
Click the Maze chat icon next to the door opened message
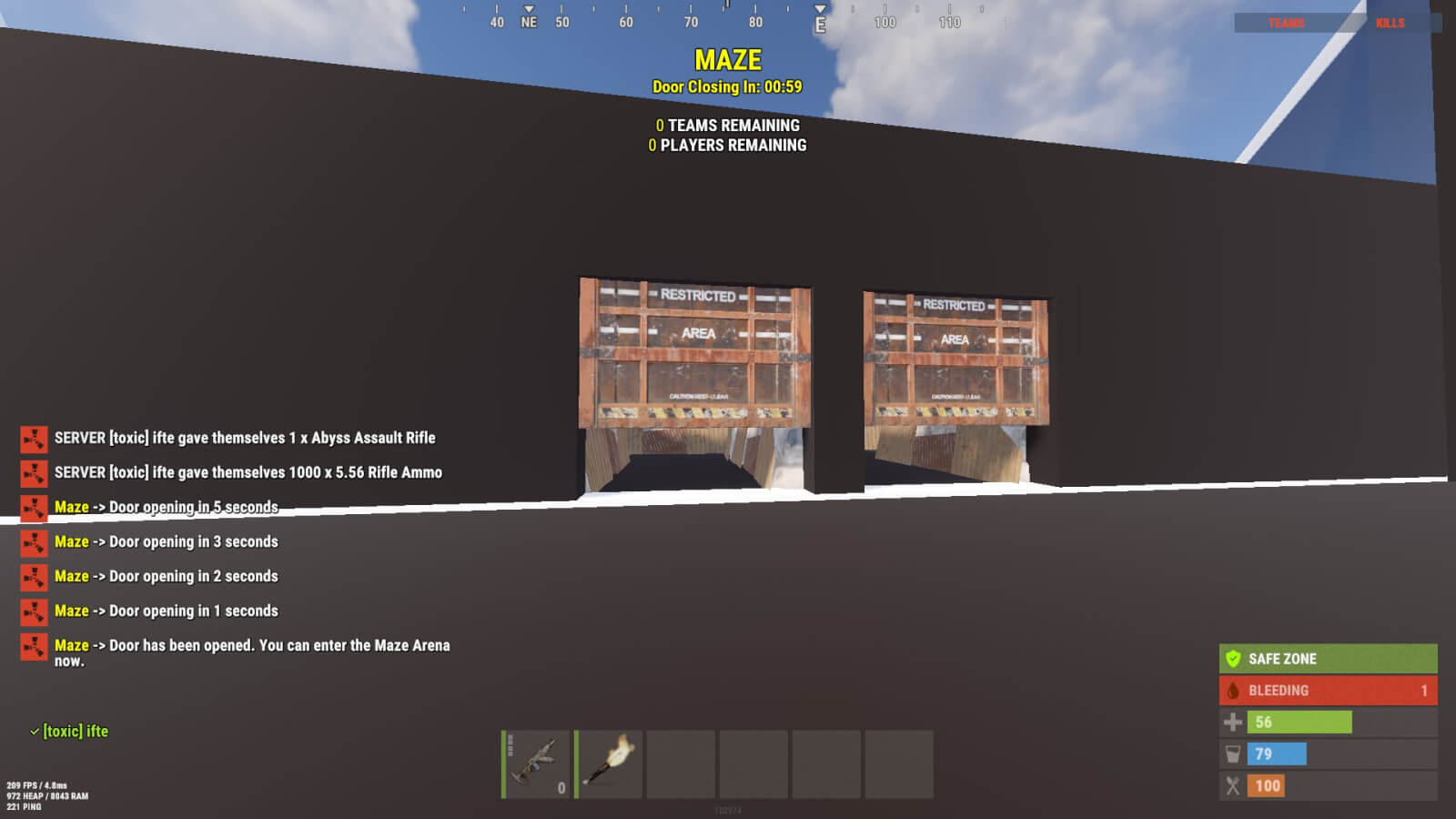(33, 648)
